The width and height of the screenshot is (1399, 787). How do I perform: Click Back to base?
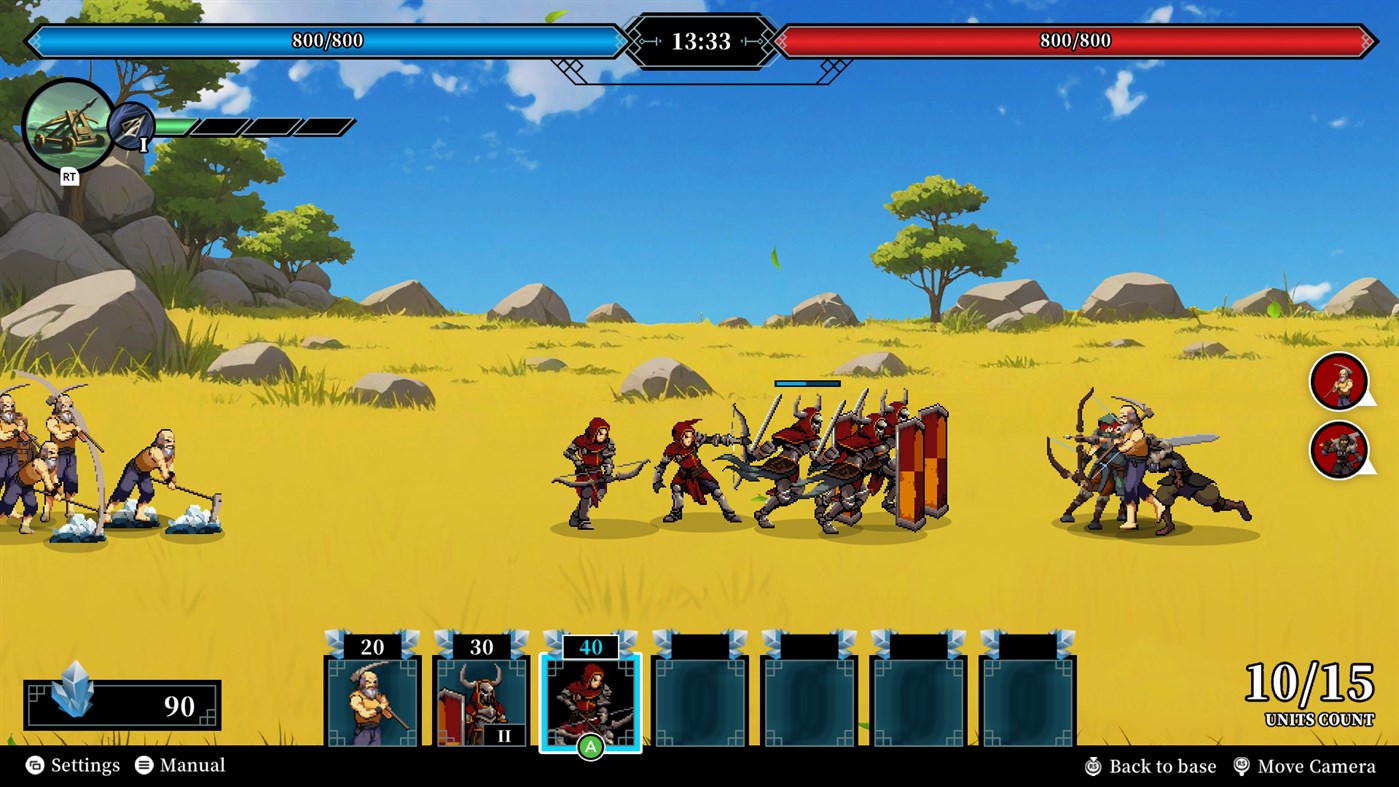(1163, 765)
